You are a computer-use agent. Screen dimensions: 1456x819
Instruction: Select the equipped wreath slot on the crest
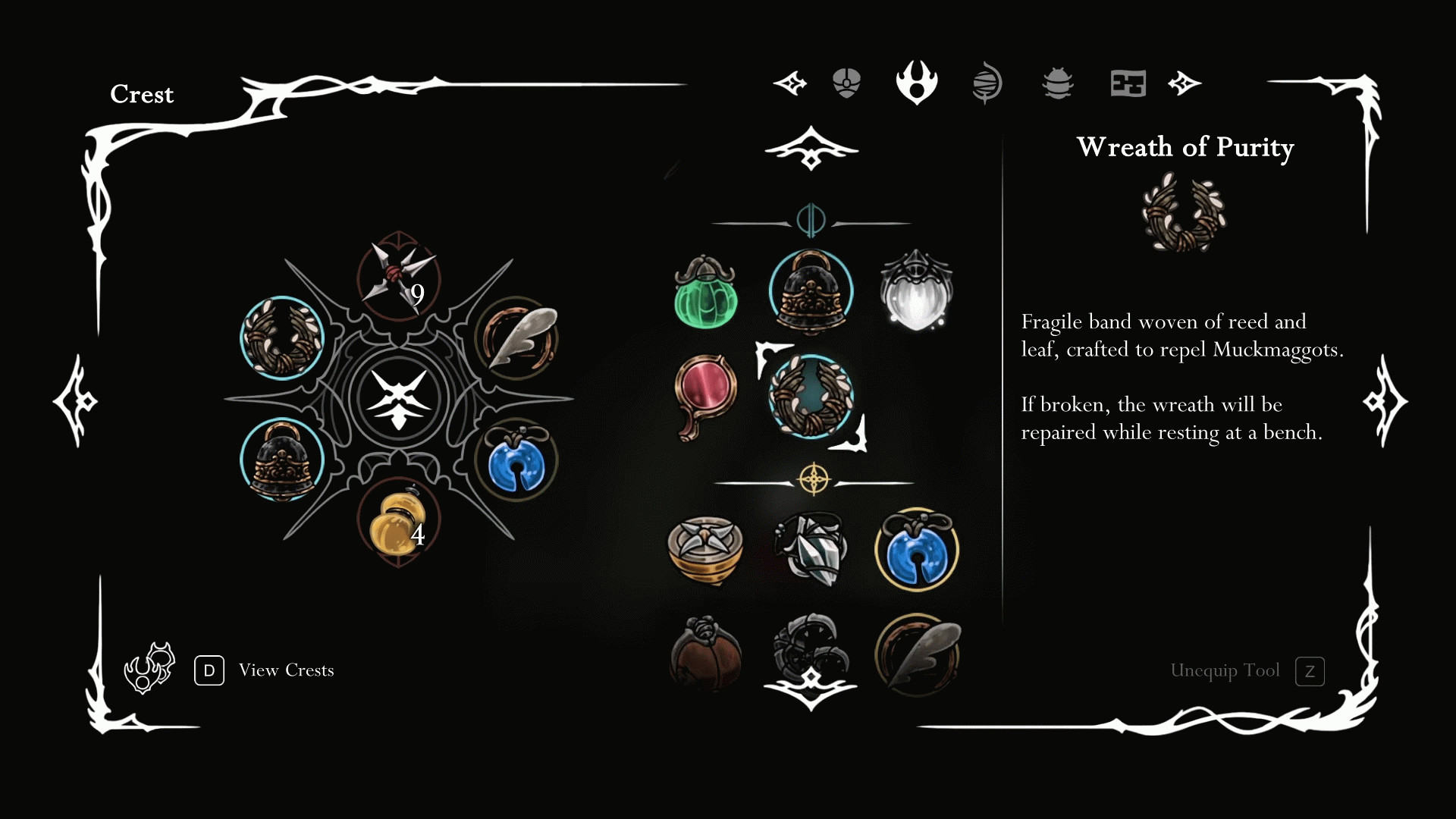point(282,338)
